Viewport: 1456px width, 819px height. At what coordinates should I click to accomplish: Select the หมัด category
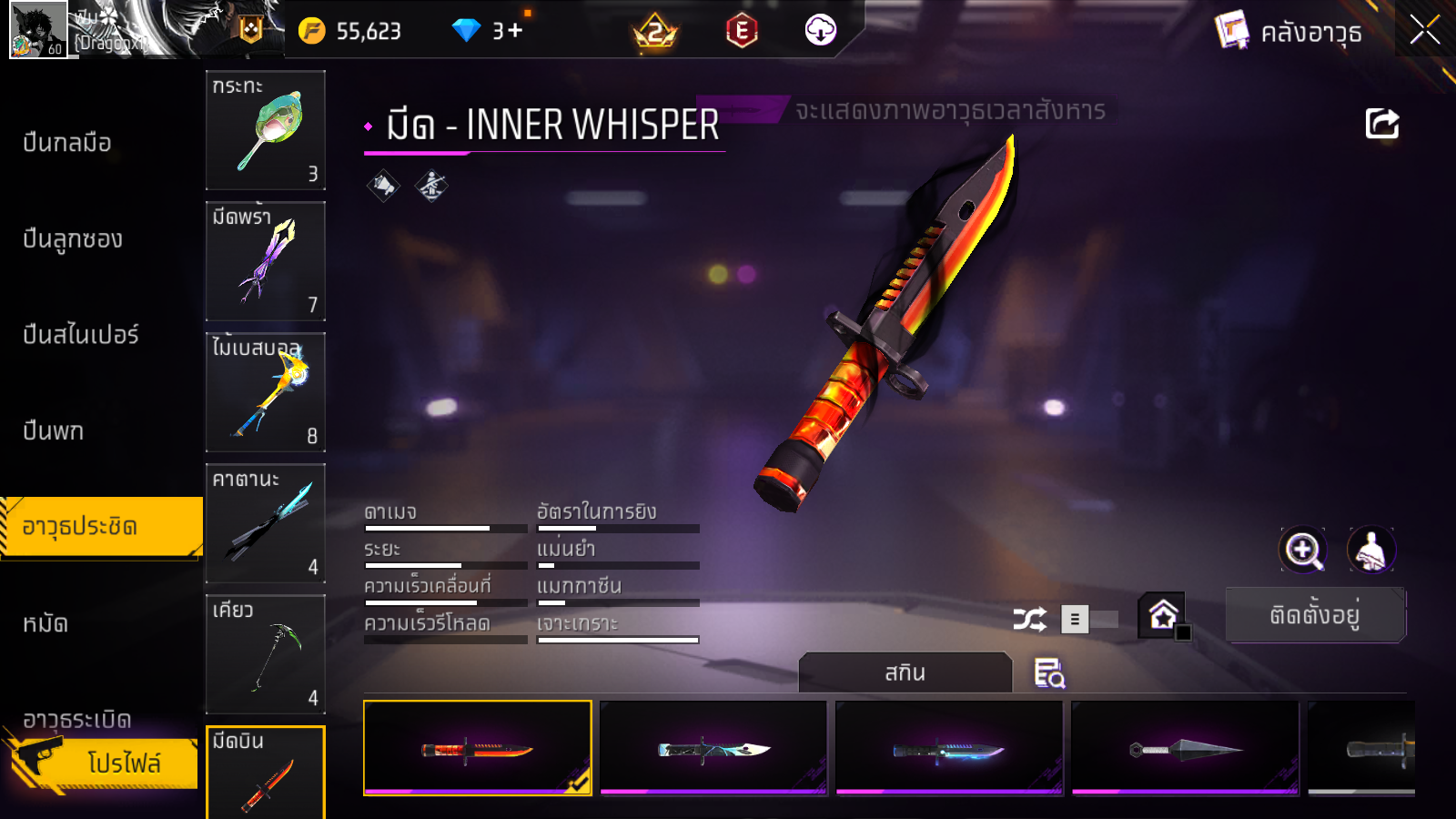[x=45, y=623]
